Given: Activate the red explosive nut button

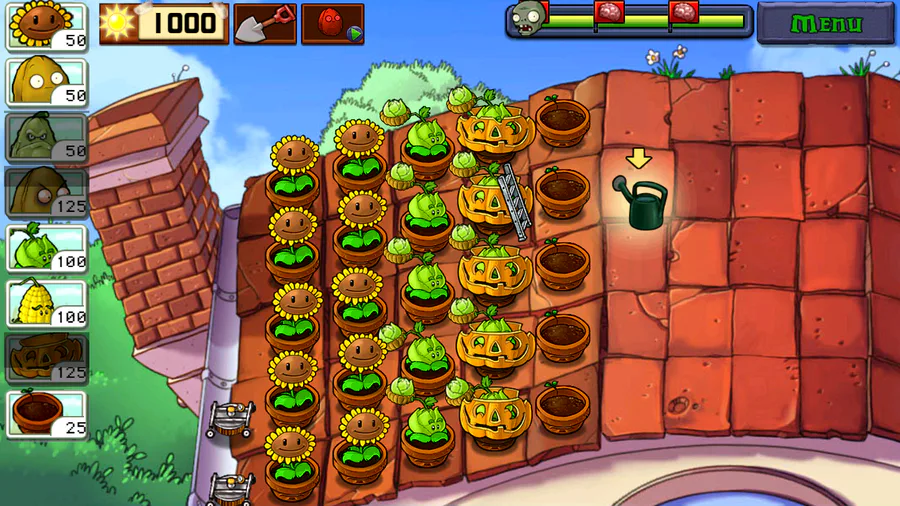Looking at the screenshot, I should [332, 23].
